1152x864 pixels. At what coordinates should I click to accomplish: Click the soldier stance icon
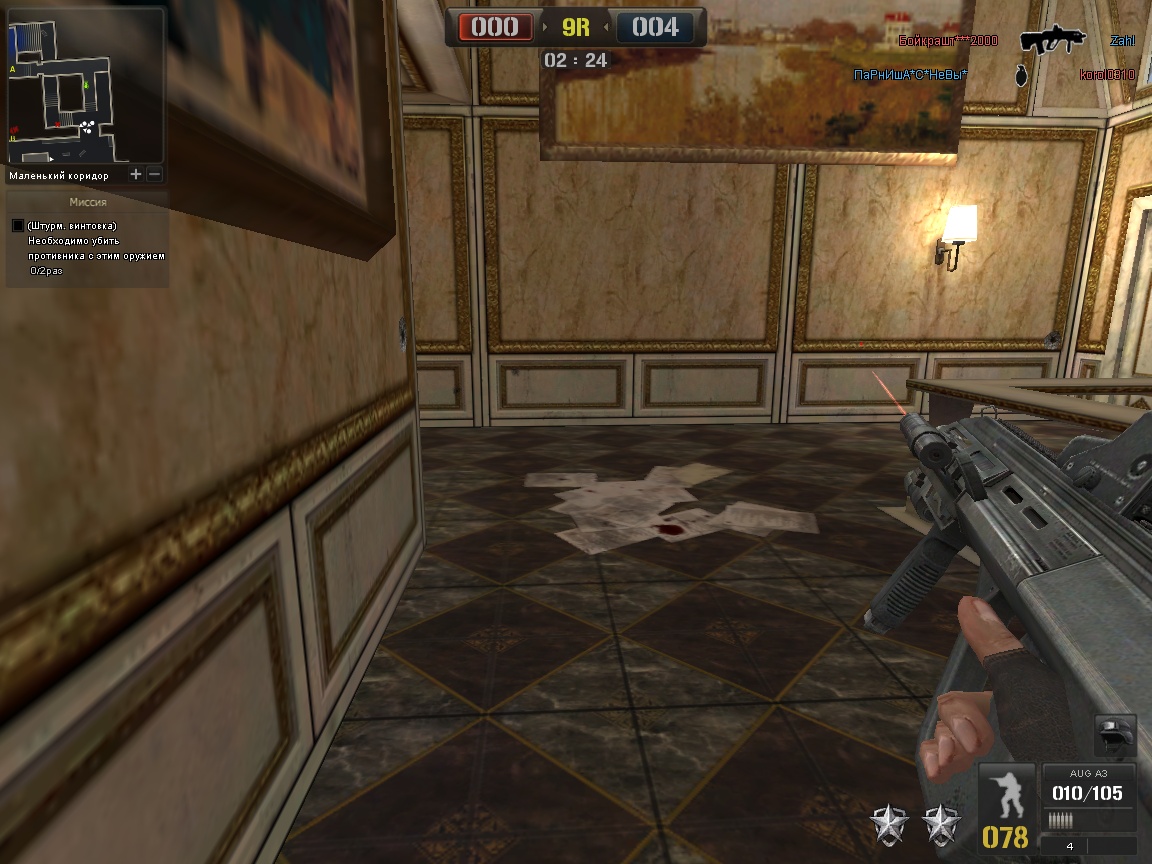pos(1006,794)
